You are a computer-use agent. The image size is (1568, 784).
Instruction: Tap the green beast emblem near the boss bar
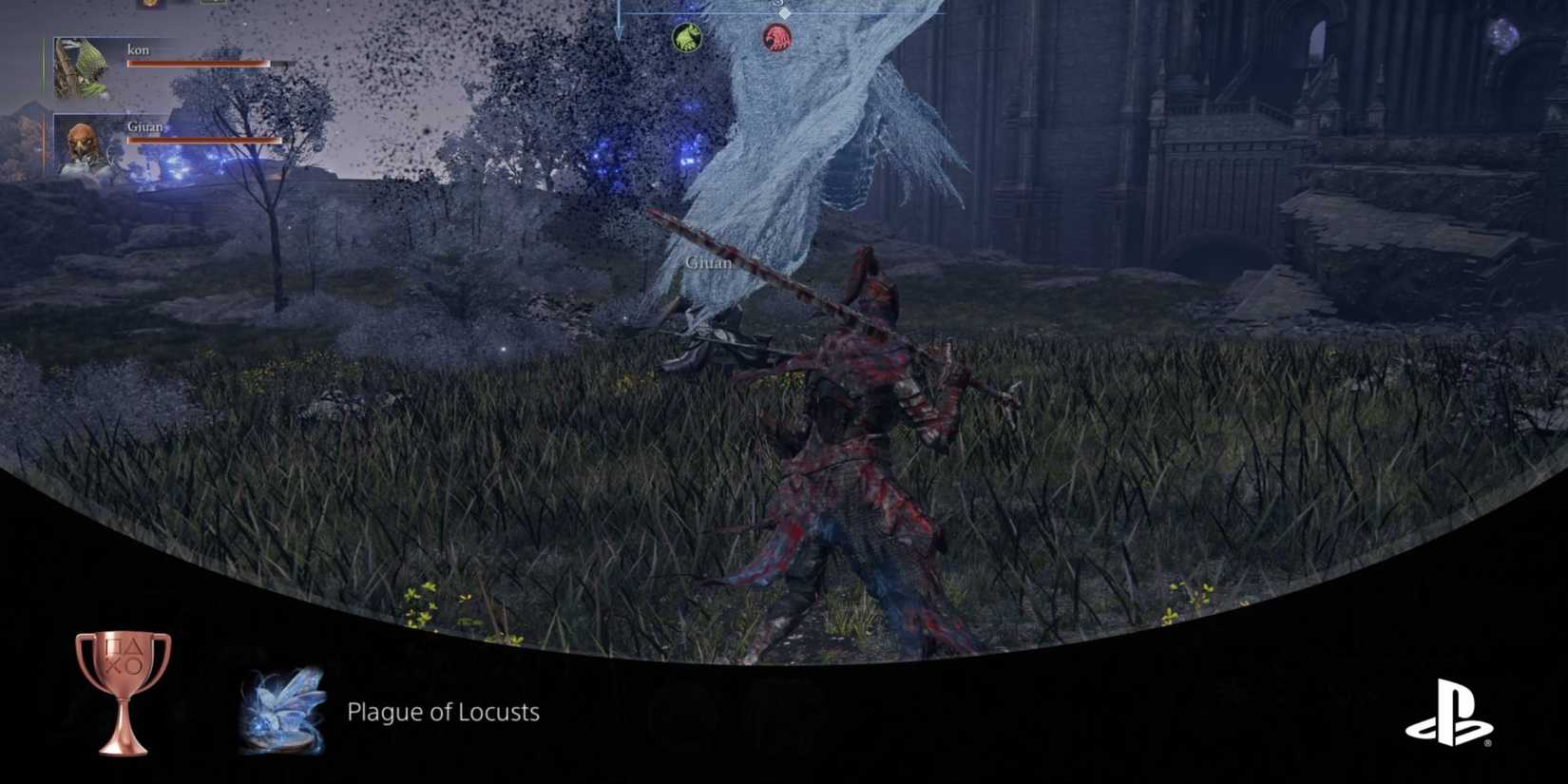click(x=687, y=38)
